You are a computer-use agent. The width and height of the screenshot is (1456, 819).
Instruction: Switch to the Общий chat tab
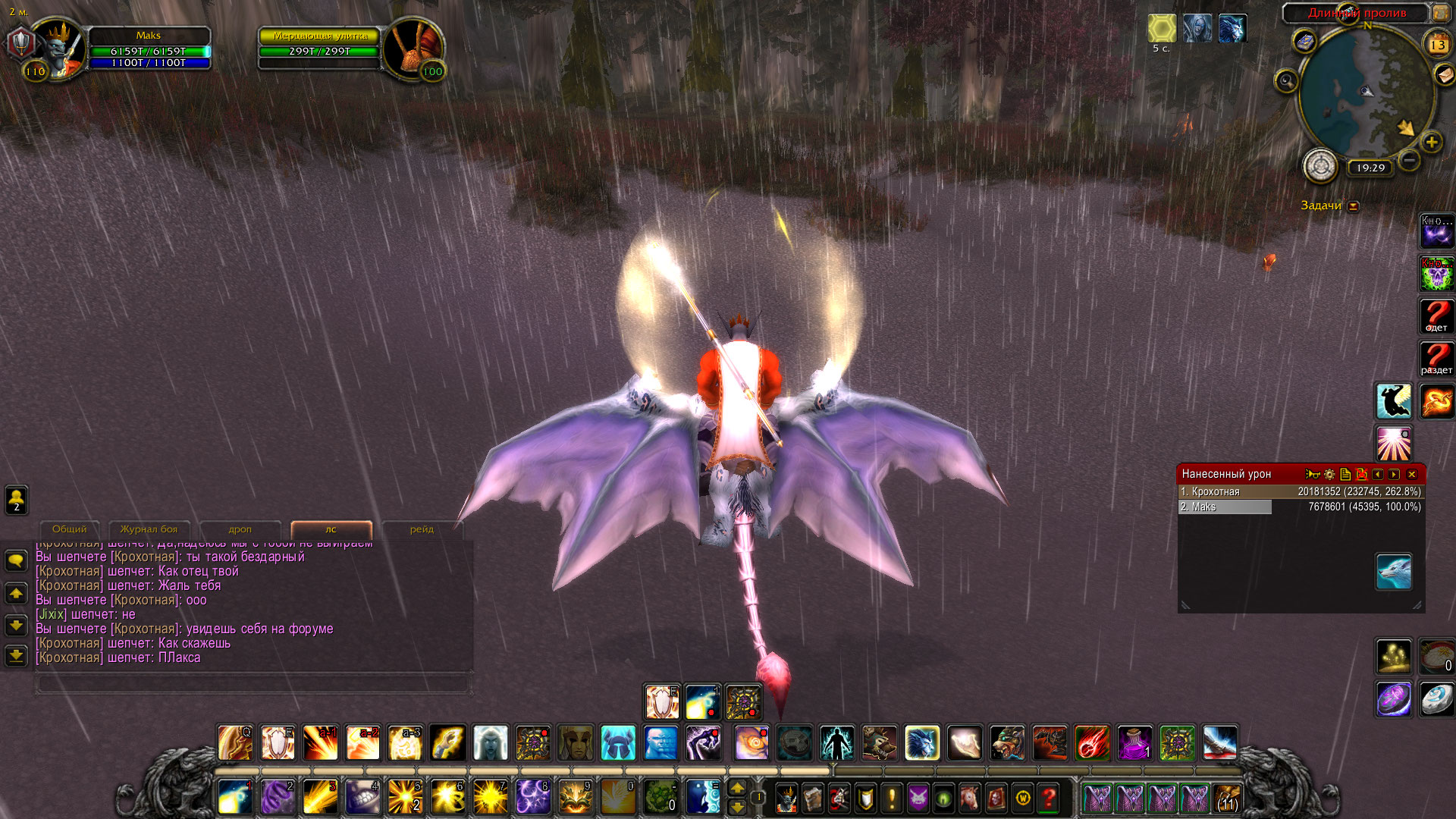coord(69,529)
